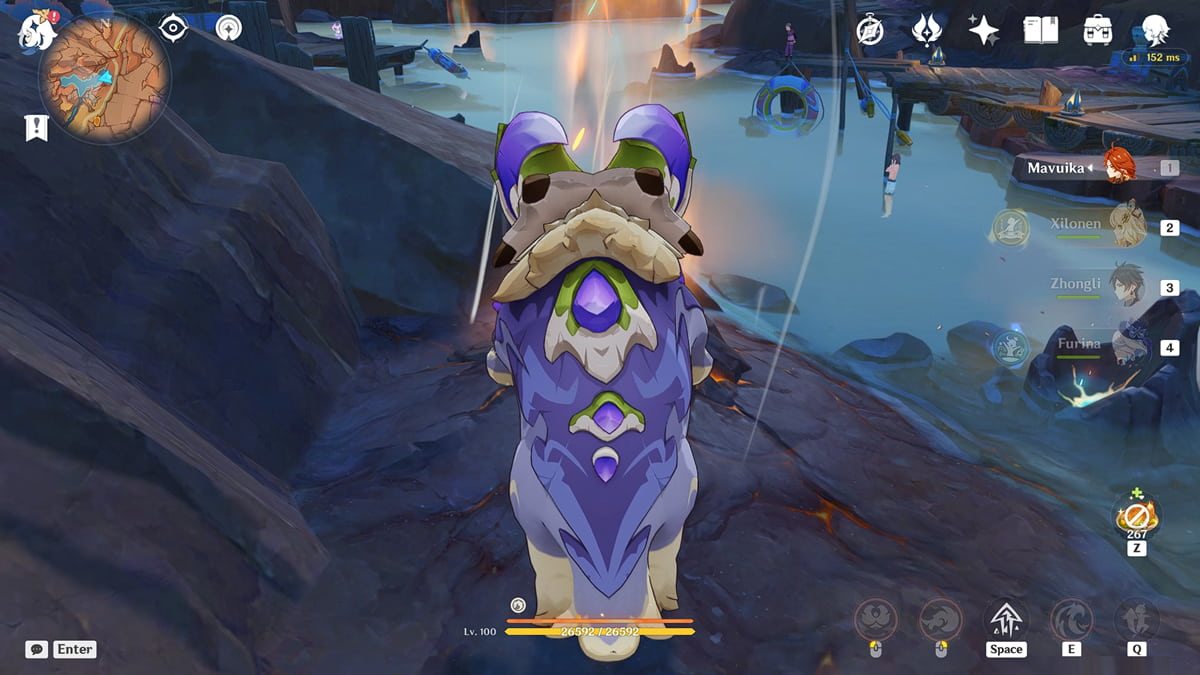Open the quest tracker exclamation bookmark
This screenshot has height=675, width=1200.
coord(37,127)
